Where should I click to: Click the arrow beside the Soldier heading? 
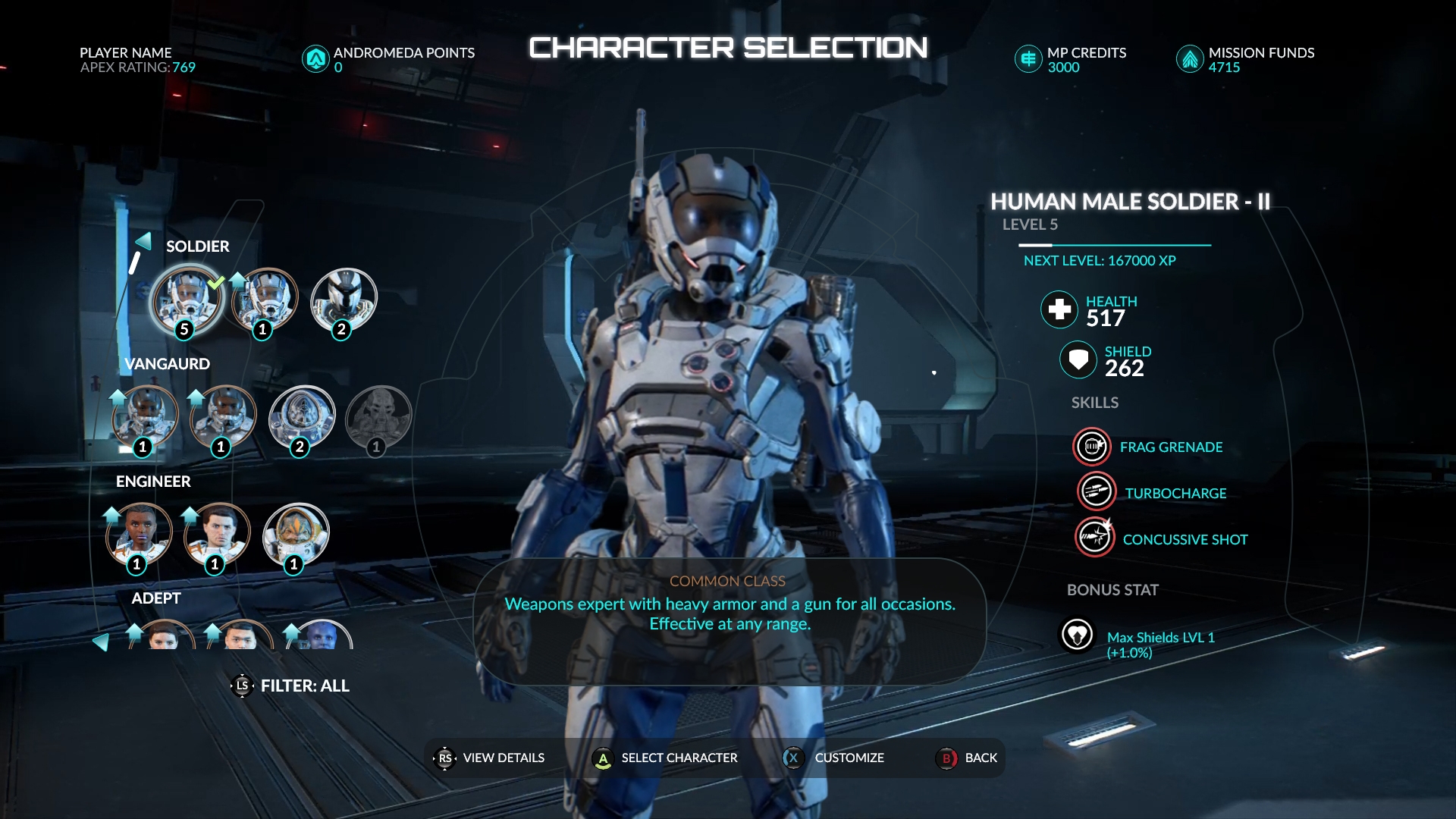point(143,241)
